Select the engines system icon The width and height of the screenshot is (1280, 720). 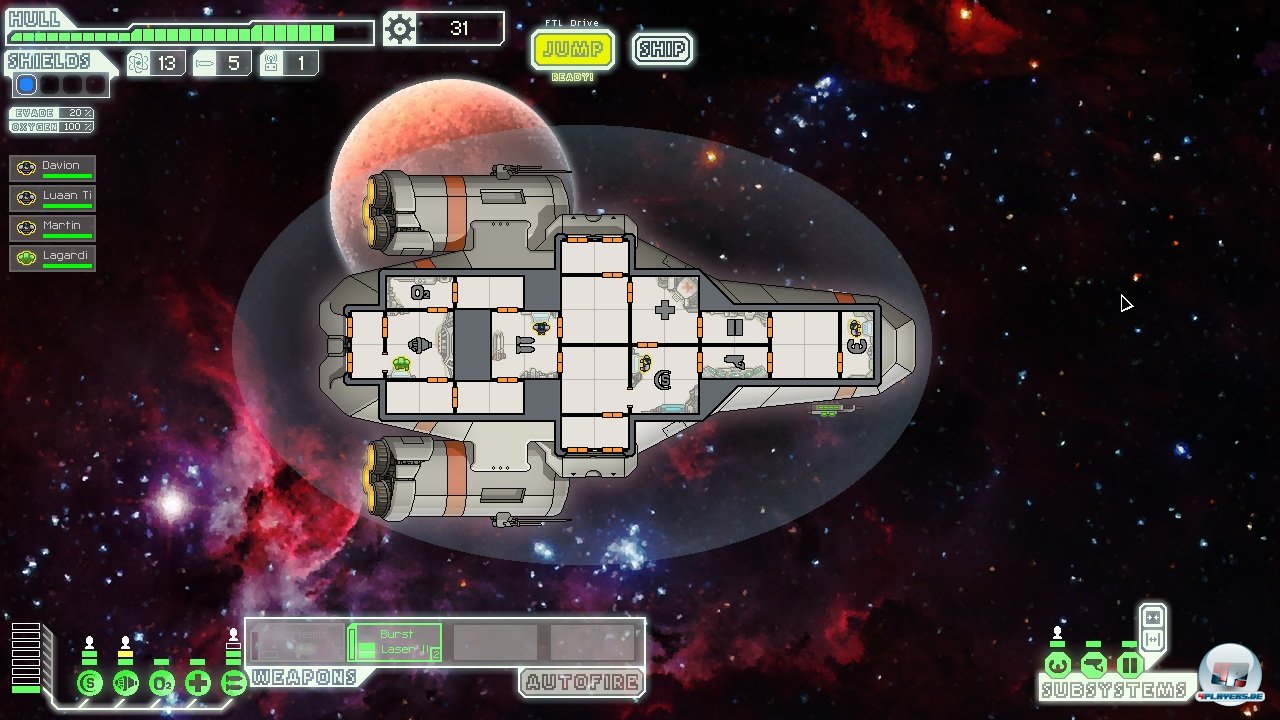tap(126, 684)
